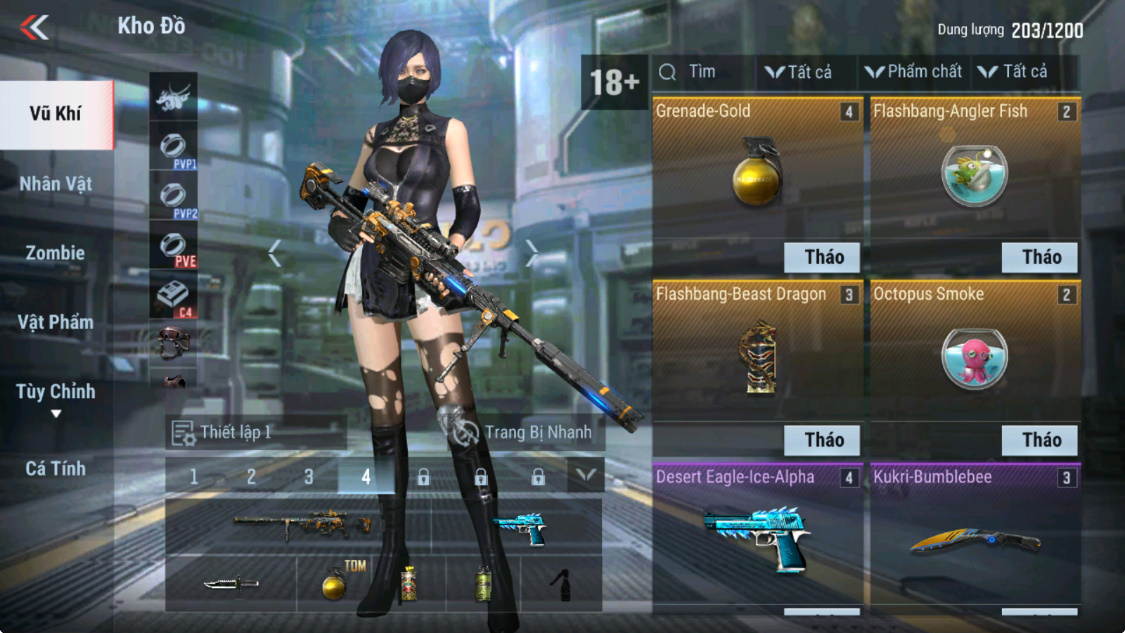Tap Tháo under Flashbang-Angler Fish
The height and width of the screenshot is (633, 1125).
1040,257
